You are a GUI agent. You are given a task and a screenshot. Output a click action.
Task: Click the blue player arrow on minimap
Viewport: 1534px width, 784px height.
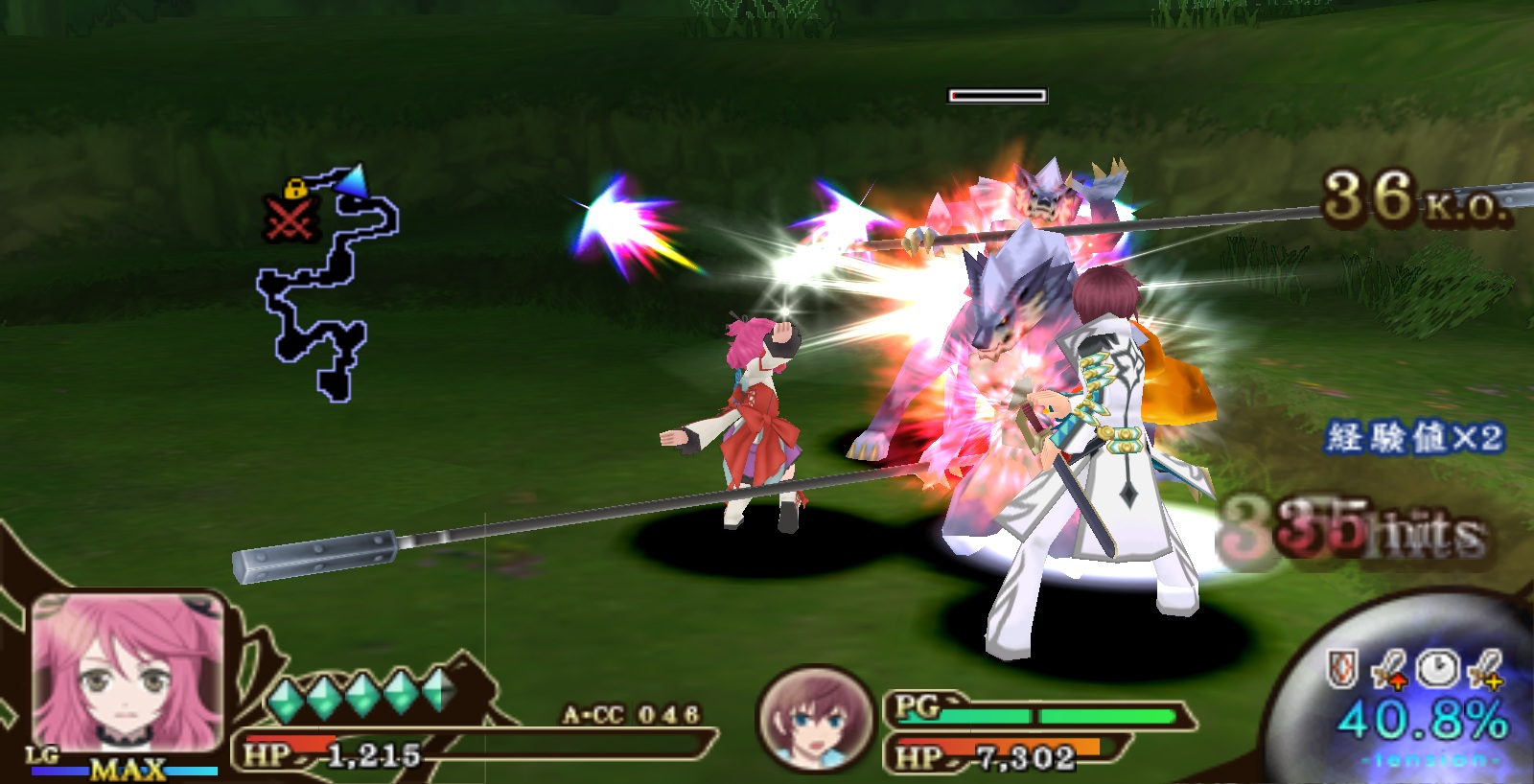352,179
